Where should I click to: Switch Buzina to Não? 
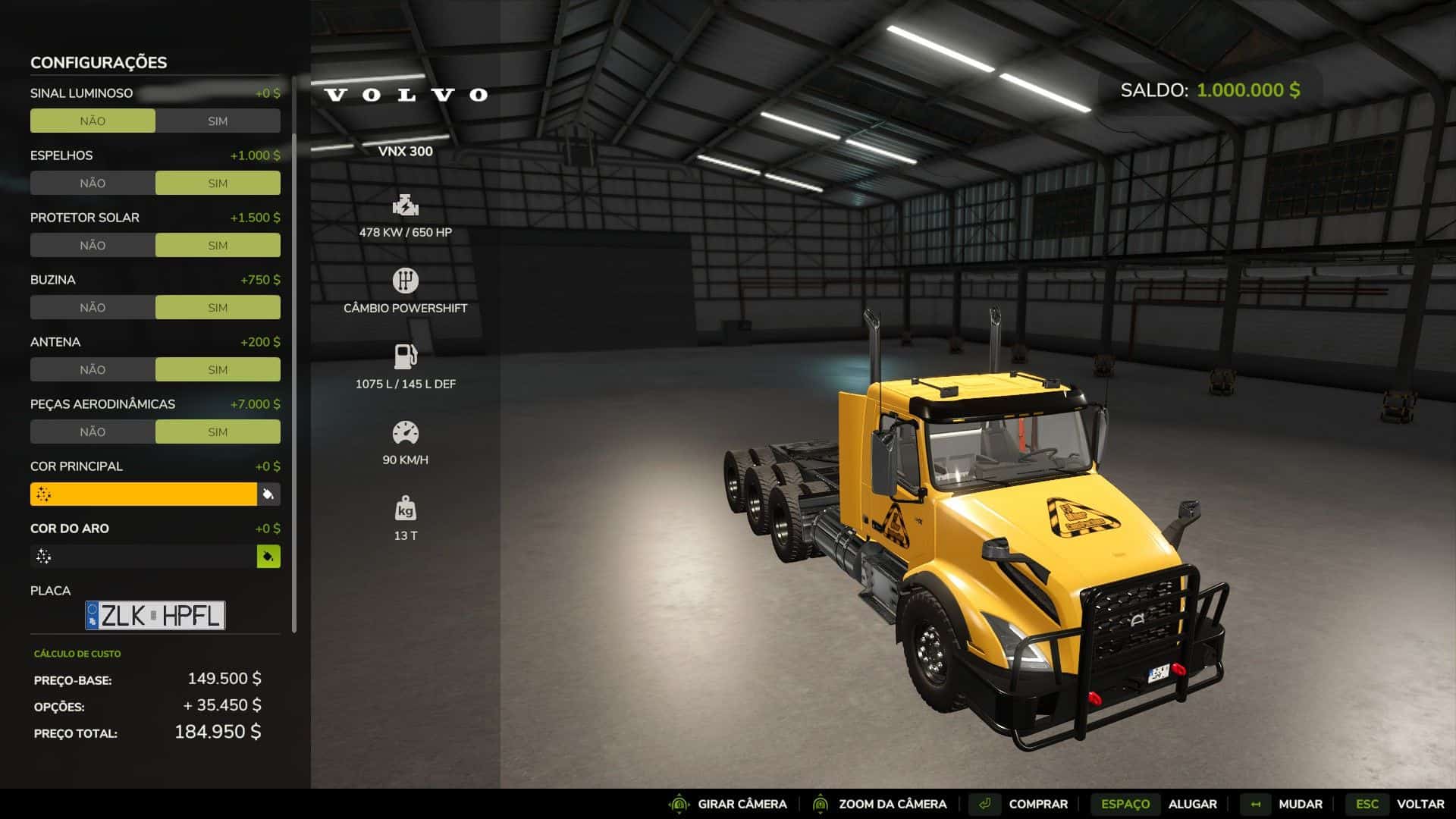[x=93, y=308]
